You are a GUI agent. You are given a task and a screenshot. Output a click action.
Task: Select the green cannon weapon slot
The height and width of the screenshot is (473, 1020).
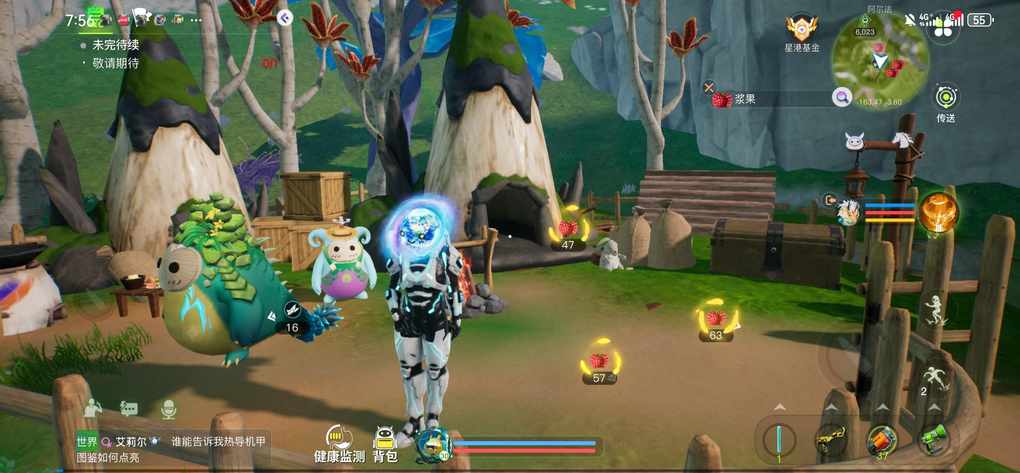point(934,439)
